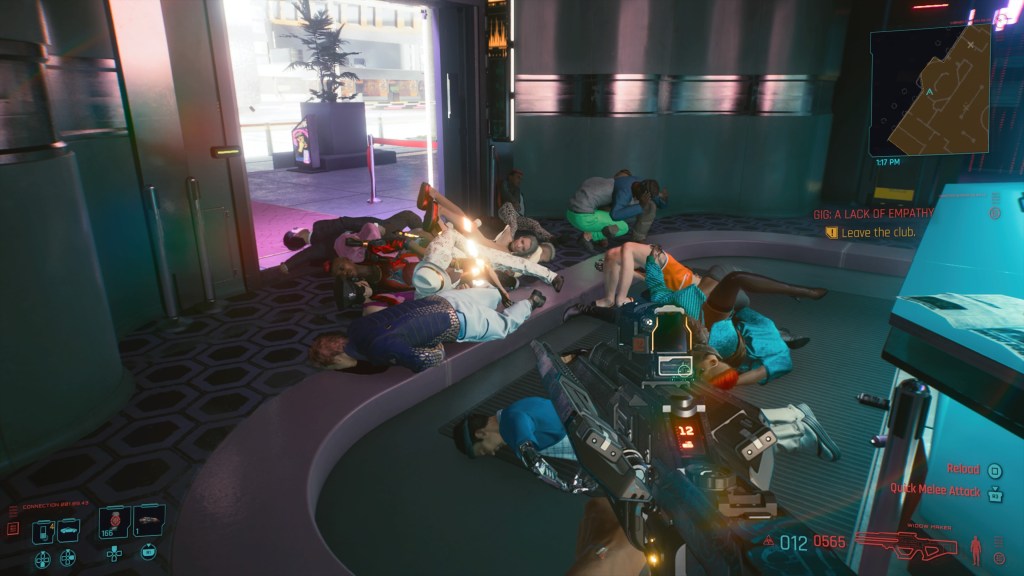Select the grenade gadget slot
Screen dimensions: 1024x576
[148, 522]
